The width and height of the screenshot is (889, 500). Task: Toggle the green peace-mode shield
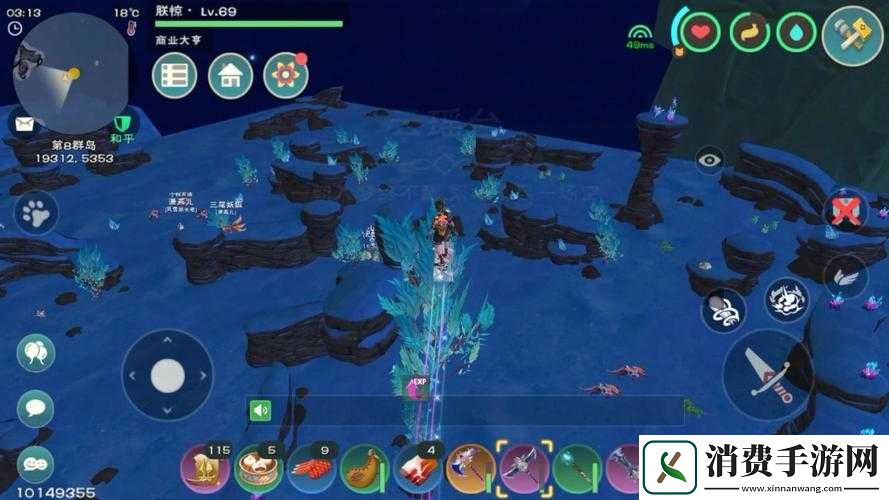[123, 123]
